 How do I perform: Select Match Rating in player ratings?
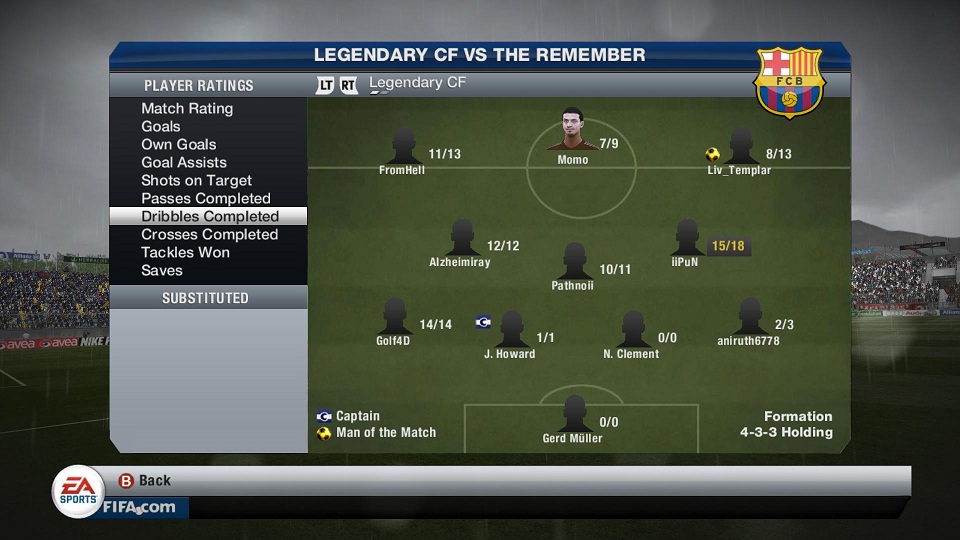coord(187,108)
